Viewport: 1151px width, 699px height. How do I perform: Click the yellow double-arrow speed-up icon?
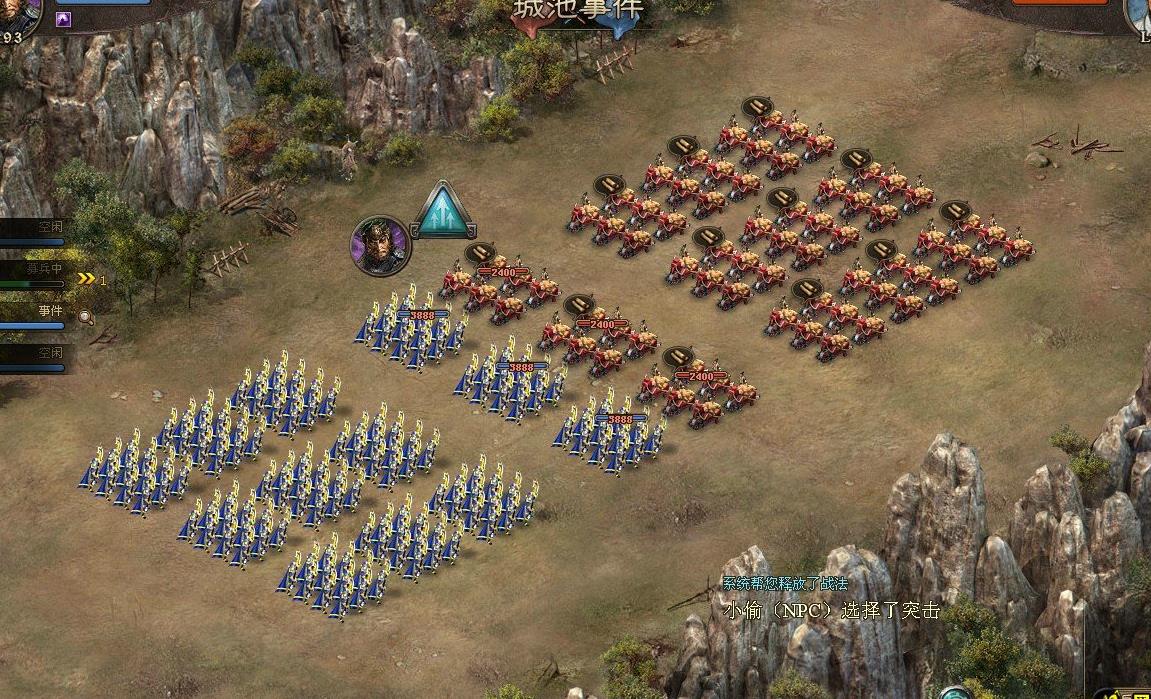coord(88,280)
